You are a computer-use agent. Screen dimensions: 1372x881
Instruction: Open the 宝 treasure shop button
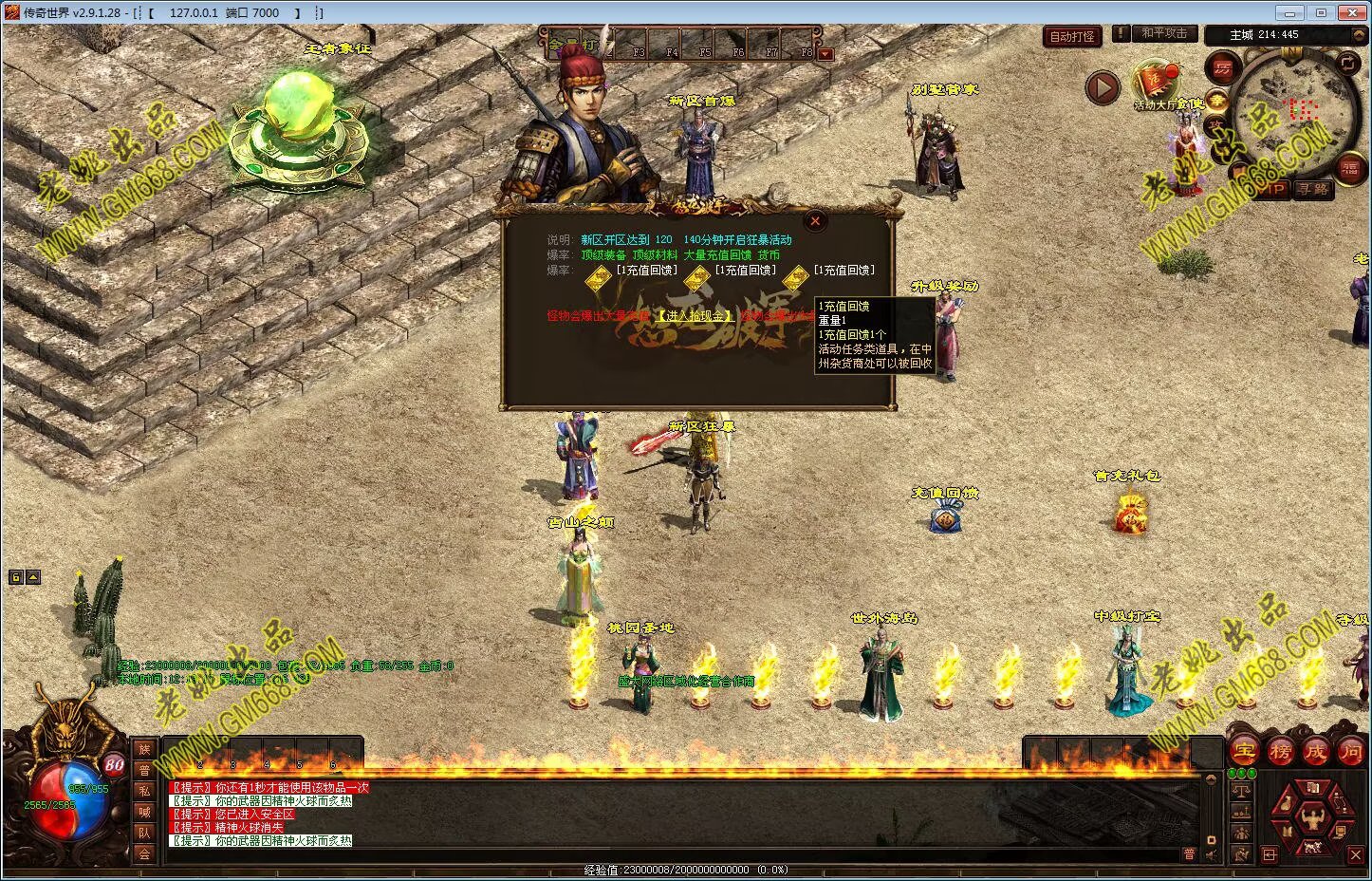coord(1244,751)
